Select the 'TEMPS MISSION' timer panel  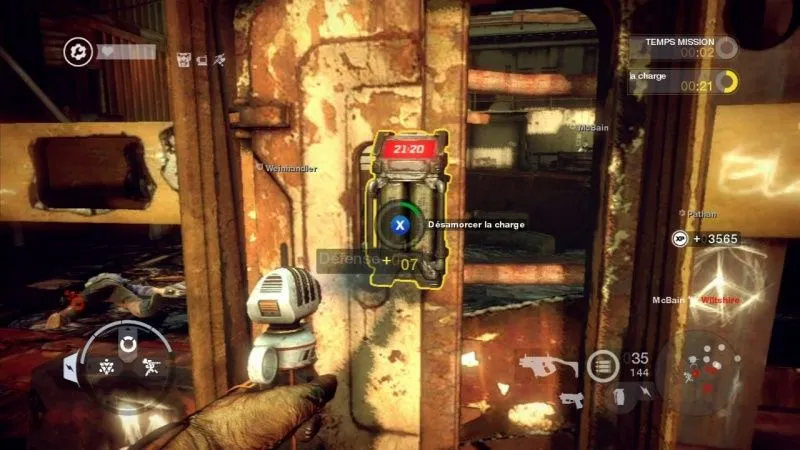click(683, 47)
